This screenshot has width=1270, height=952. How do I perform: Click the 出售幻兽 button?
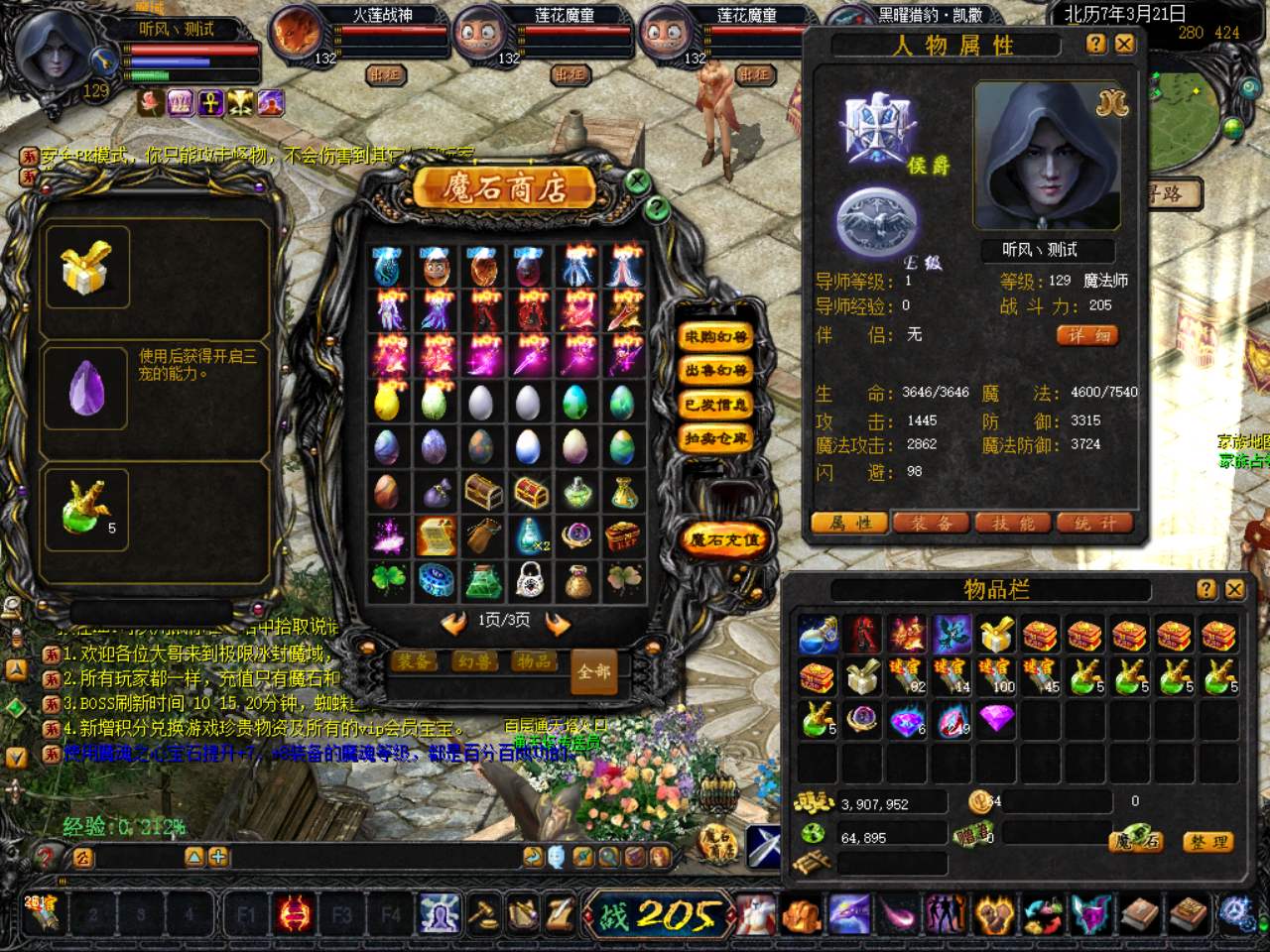click(x=714, y=371)
